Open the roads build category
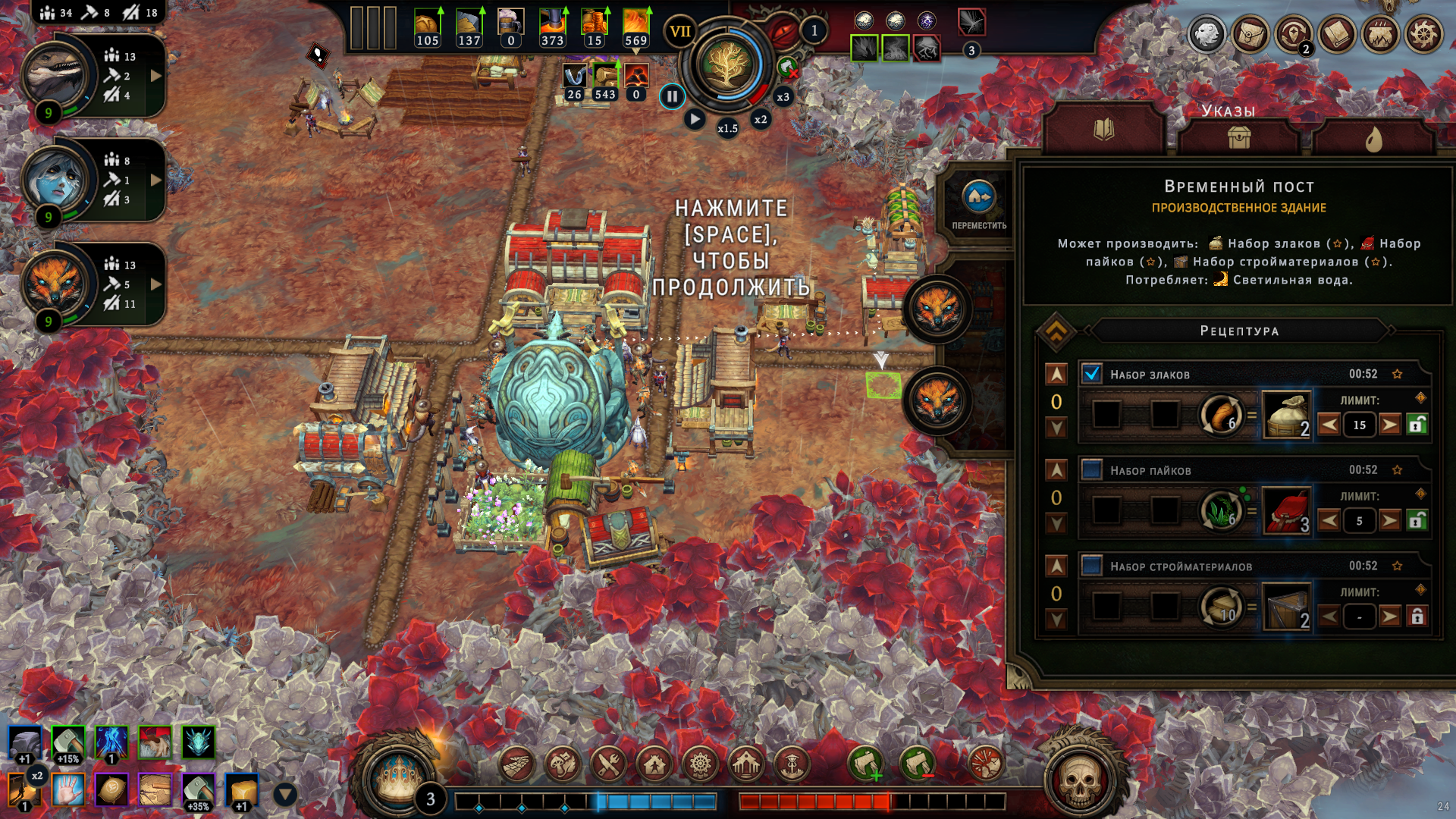1456x819 pixels. click(517, 764)
